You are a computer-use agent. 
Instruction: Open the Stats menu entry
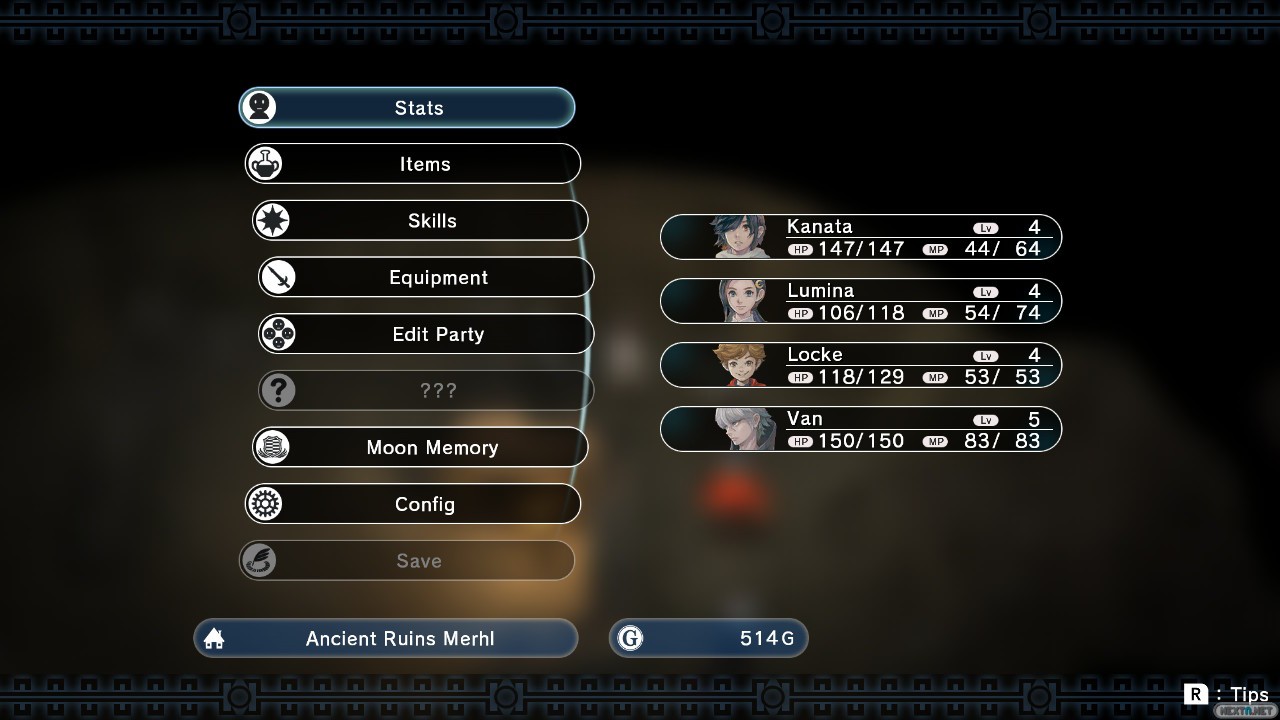coord(407,108)
